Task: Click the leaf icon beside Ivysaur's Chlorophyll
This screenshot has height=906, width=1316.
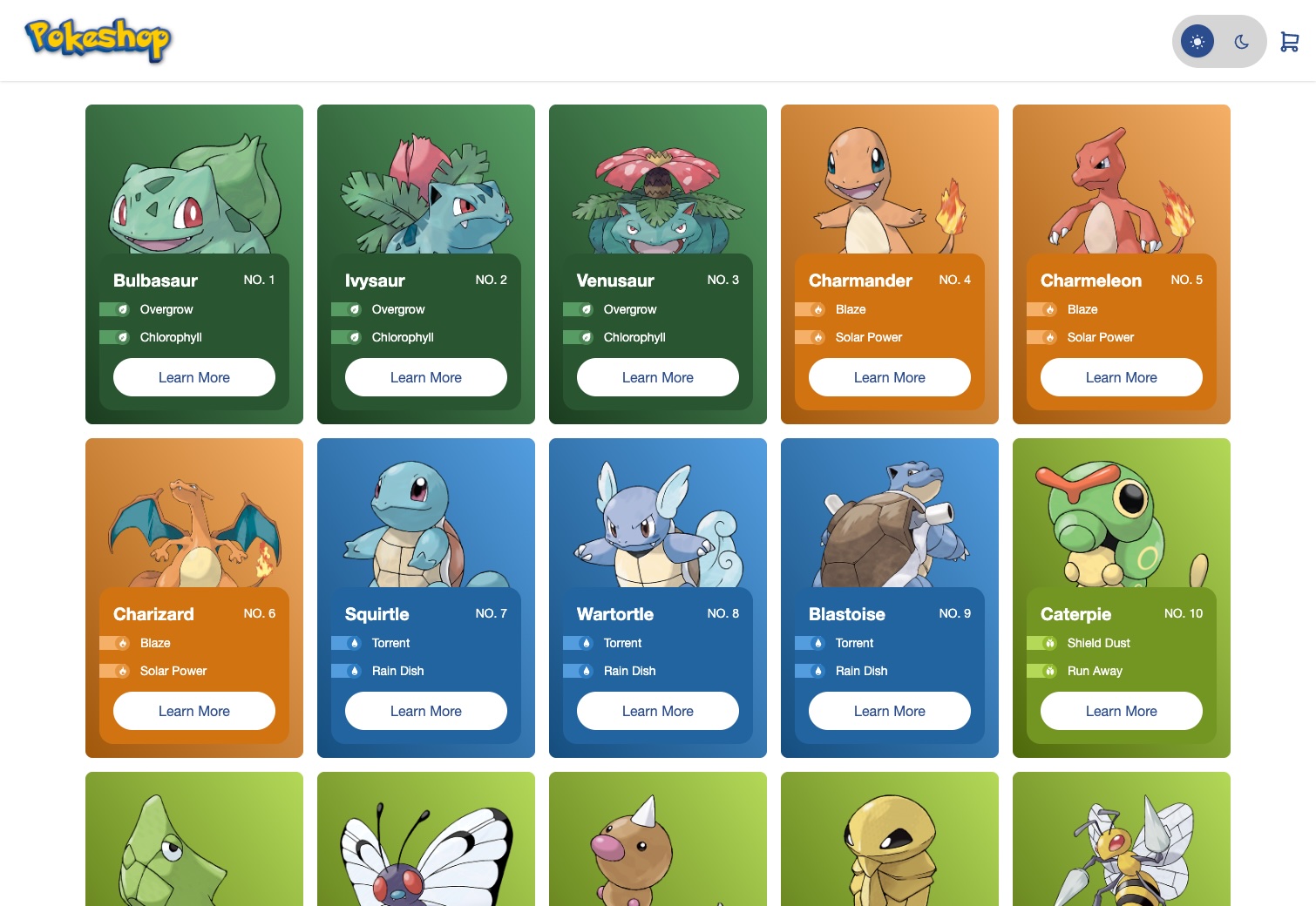Action: pos(354,337)
